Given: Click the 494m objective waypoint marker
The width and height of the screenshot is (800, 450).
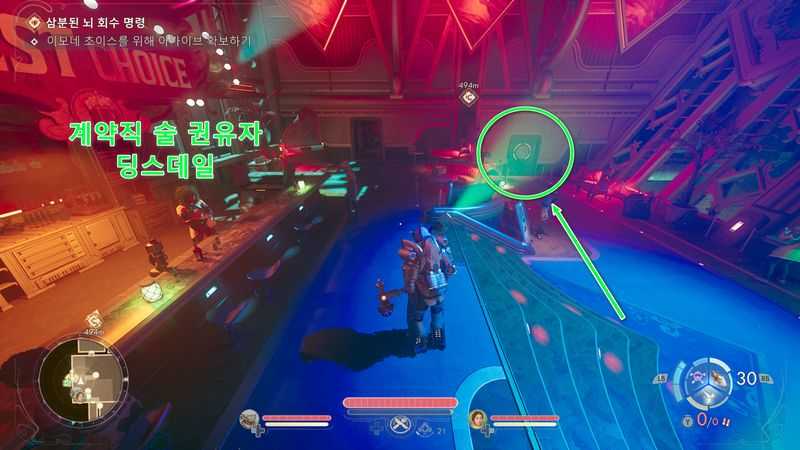Looking at the screenshot, I should click(468, 98).
